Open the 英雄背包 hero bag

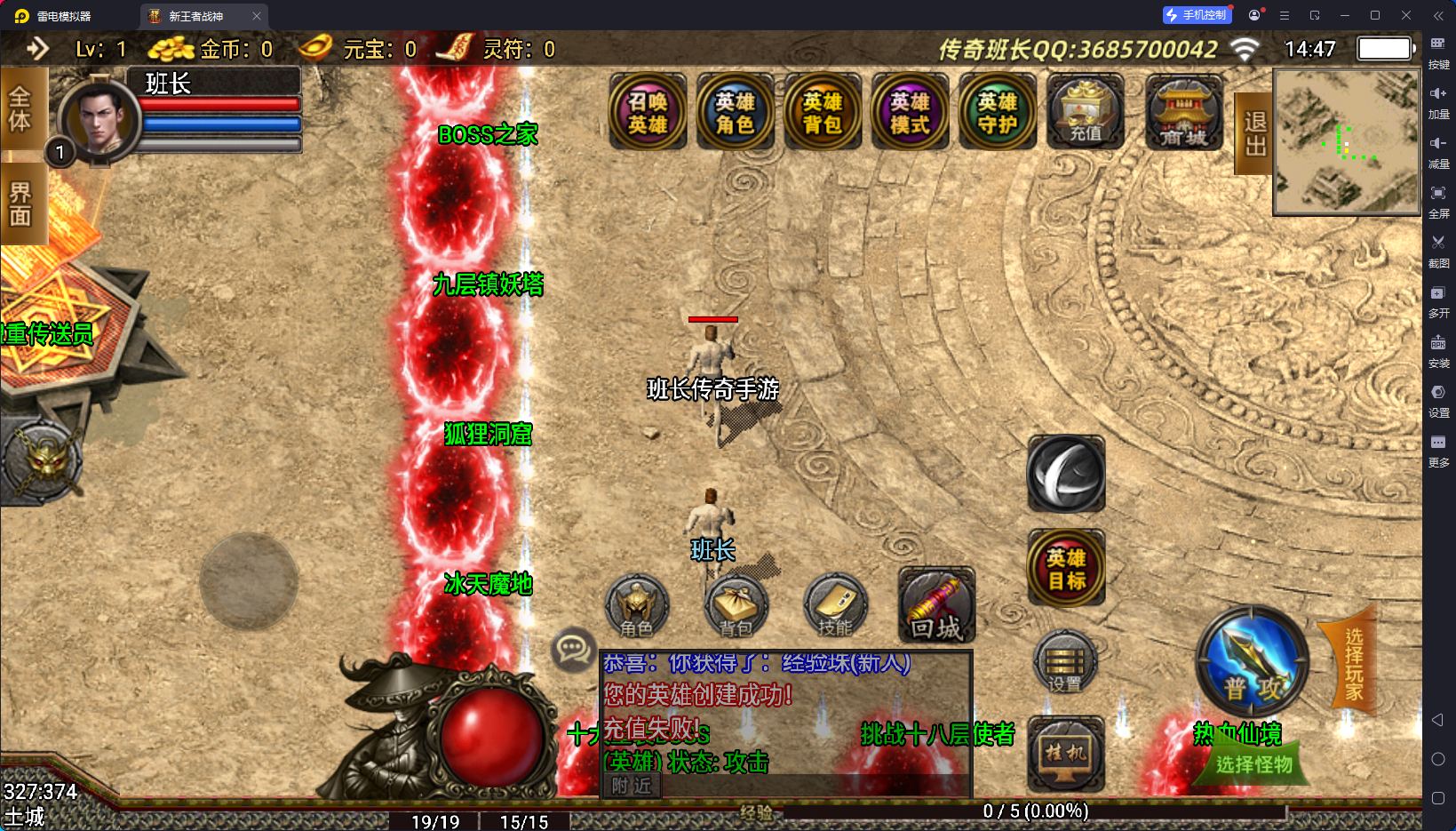click(822, 113)
